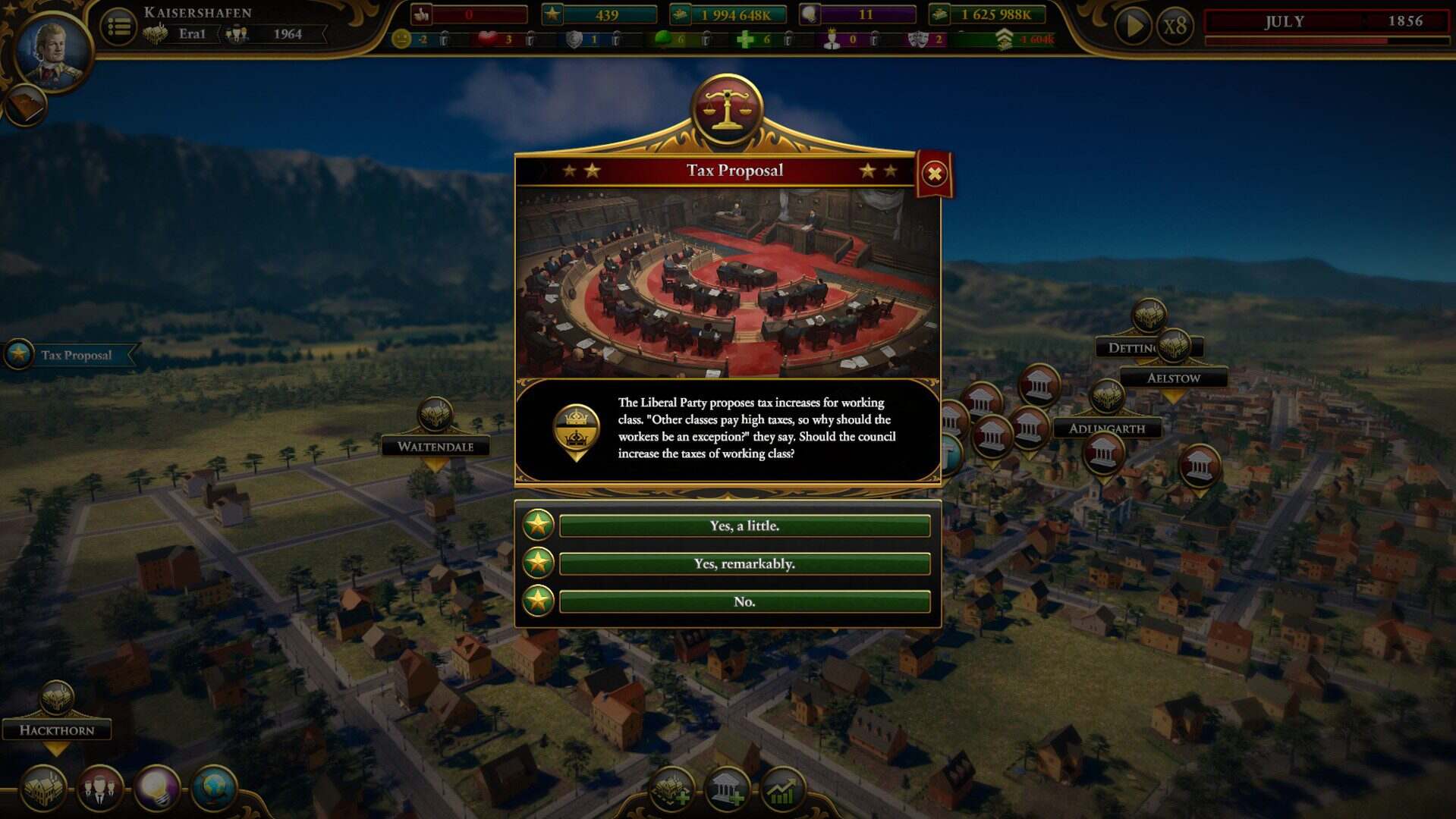Answer "No" to the tax proposal
1456x819 pixels.
(x=744, y=601)
